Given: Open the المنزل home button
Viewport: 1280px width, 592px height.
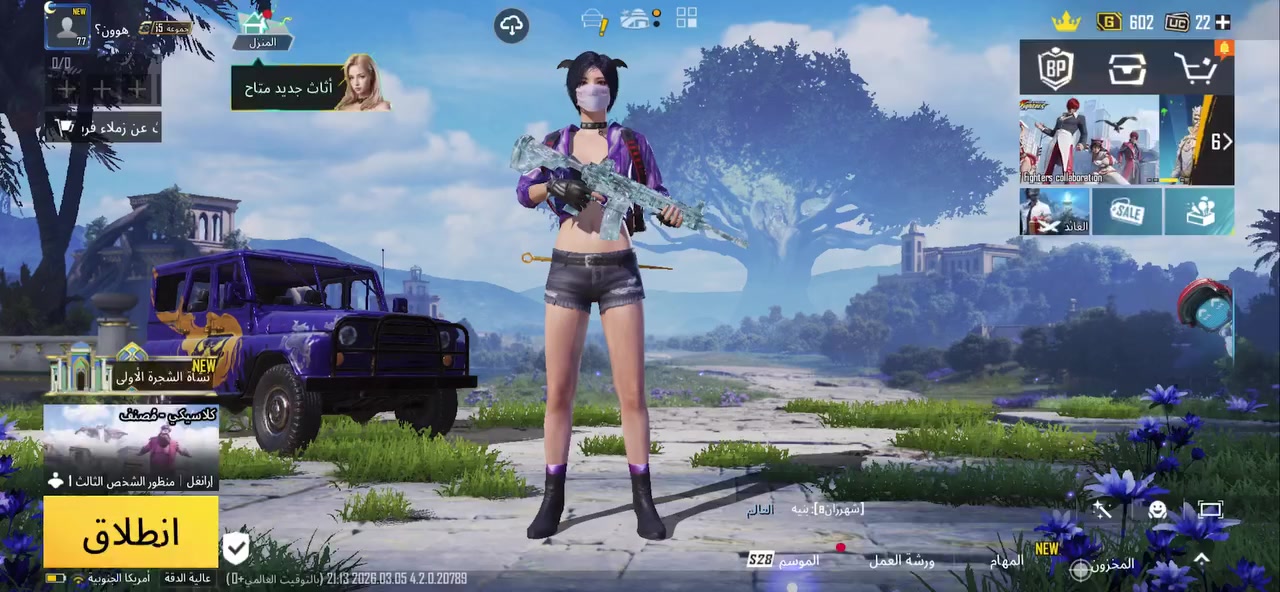Looking at the screenshot, I should coord(261,30).
